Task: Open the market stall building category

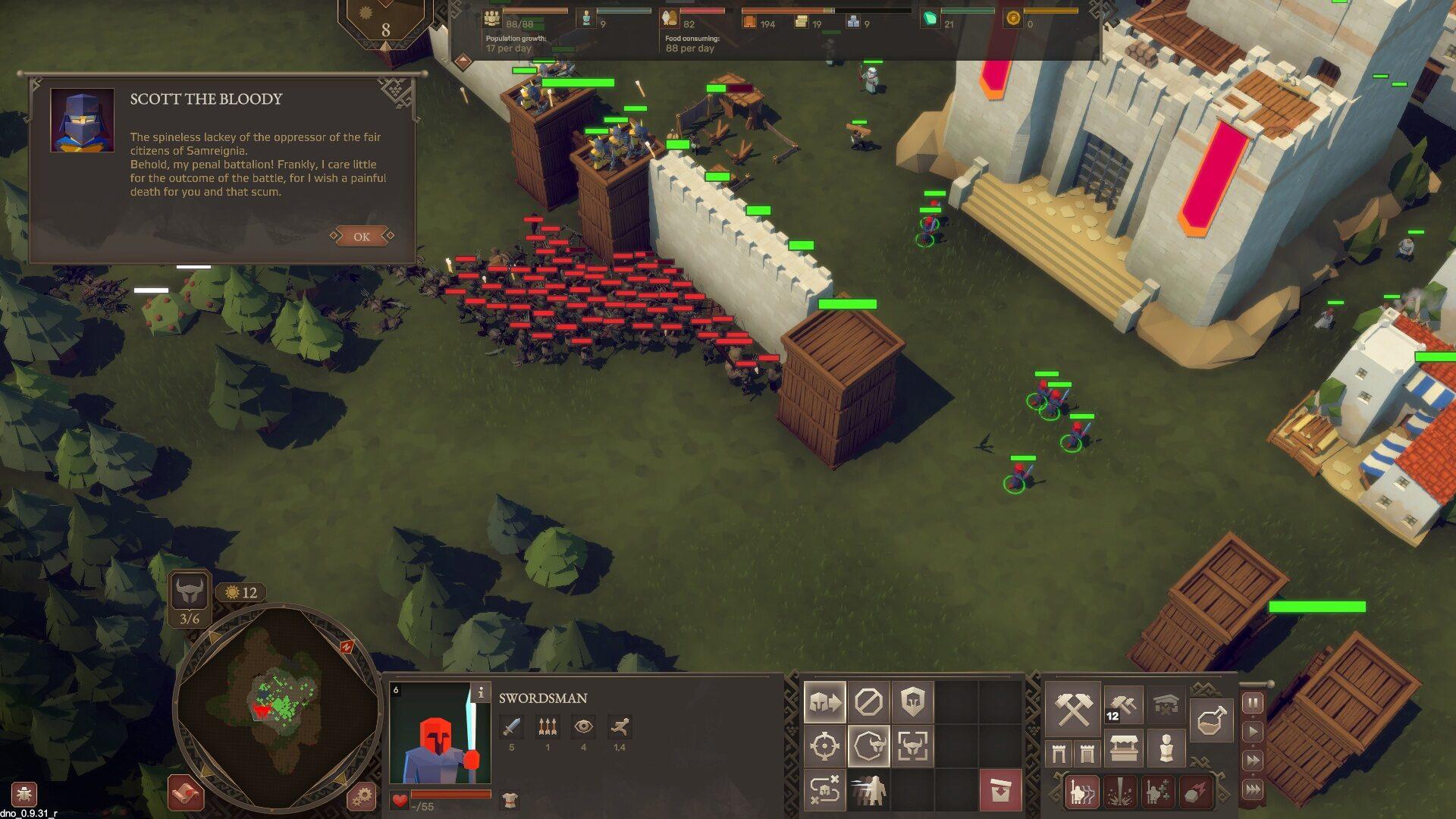Action: tap(1123, 749)
